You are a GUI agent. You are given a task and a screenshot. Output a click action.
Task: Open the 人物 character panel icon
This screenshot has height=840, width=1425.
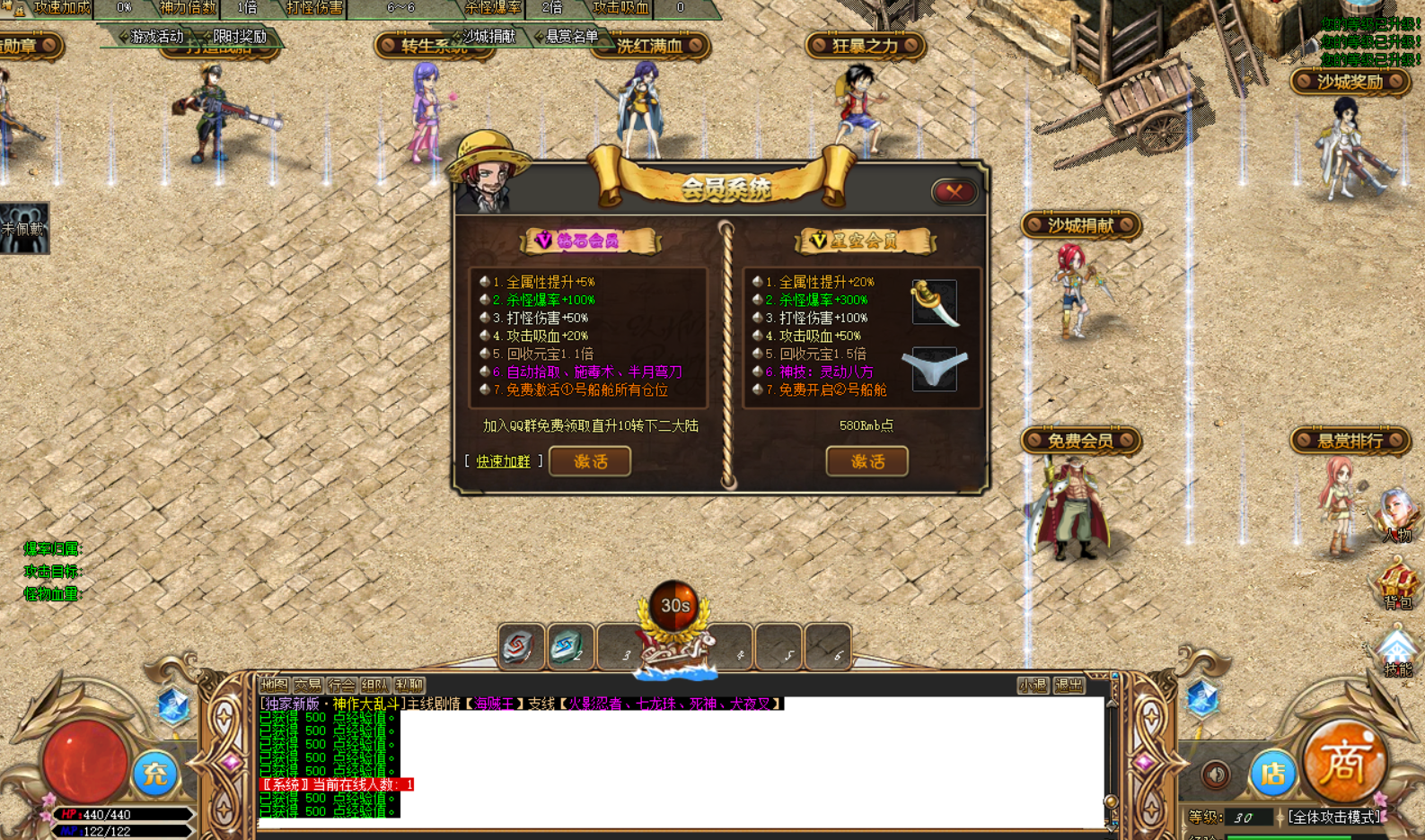1396,516
